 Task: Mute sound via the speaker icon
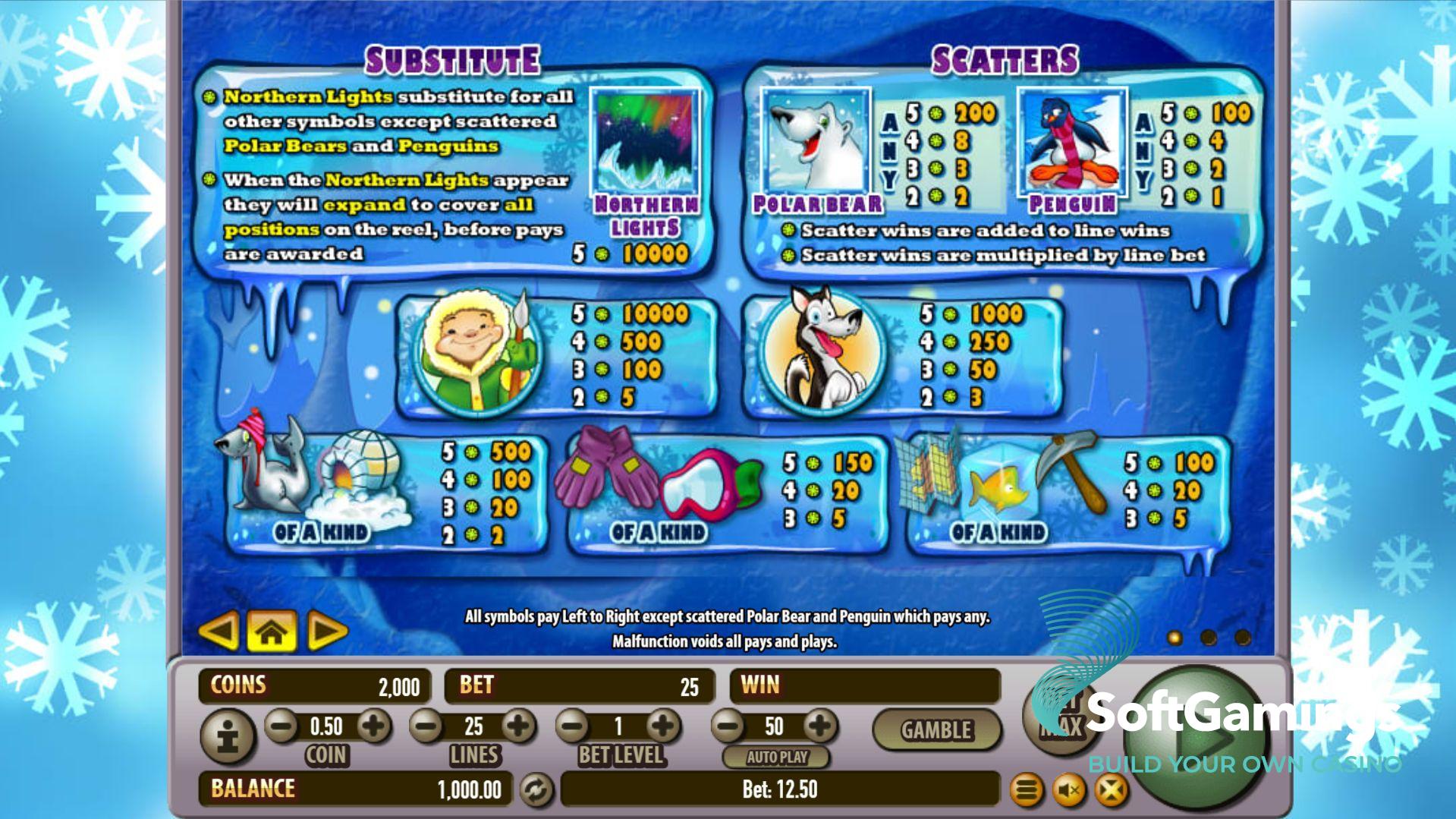pos(1068,791)
